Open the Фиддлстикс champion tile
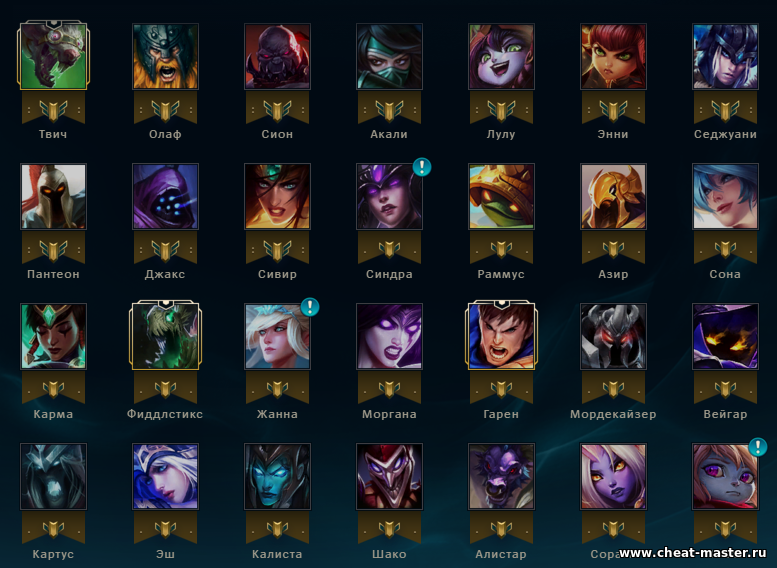The width and height of the screenshot is (777, 568). click(165, 337)
